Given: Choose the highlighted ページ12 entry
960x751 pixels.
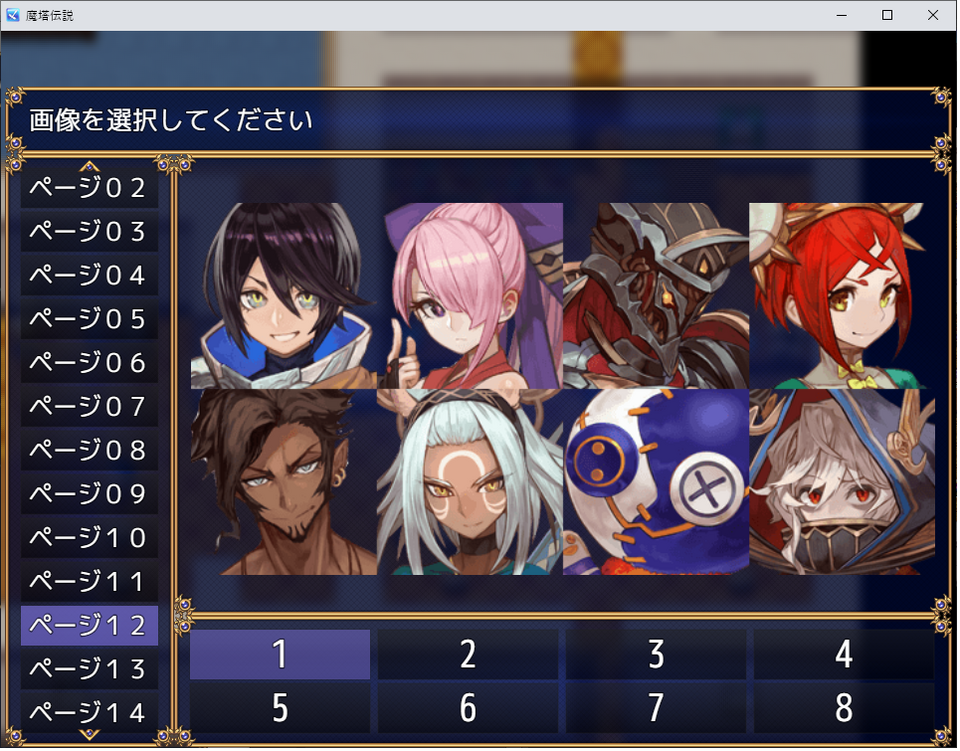Looking at the screenshot, I should pos(88,625).
